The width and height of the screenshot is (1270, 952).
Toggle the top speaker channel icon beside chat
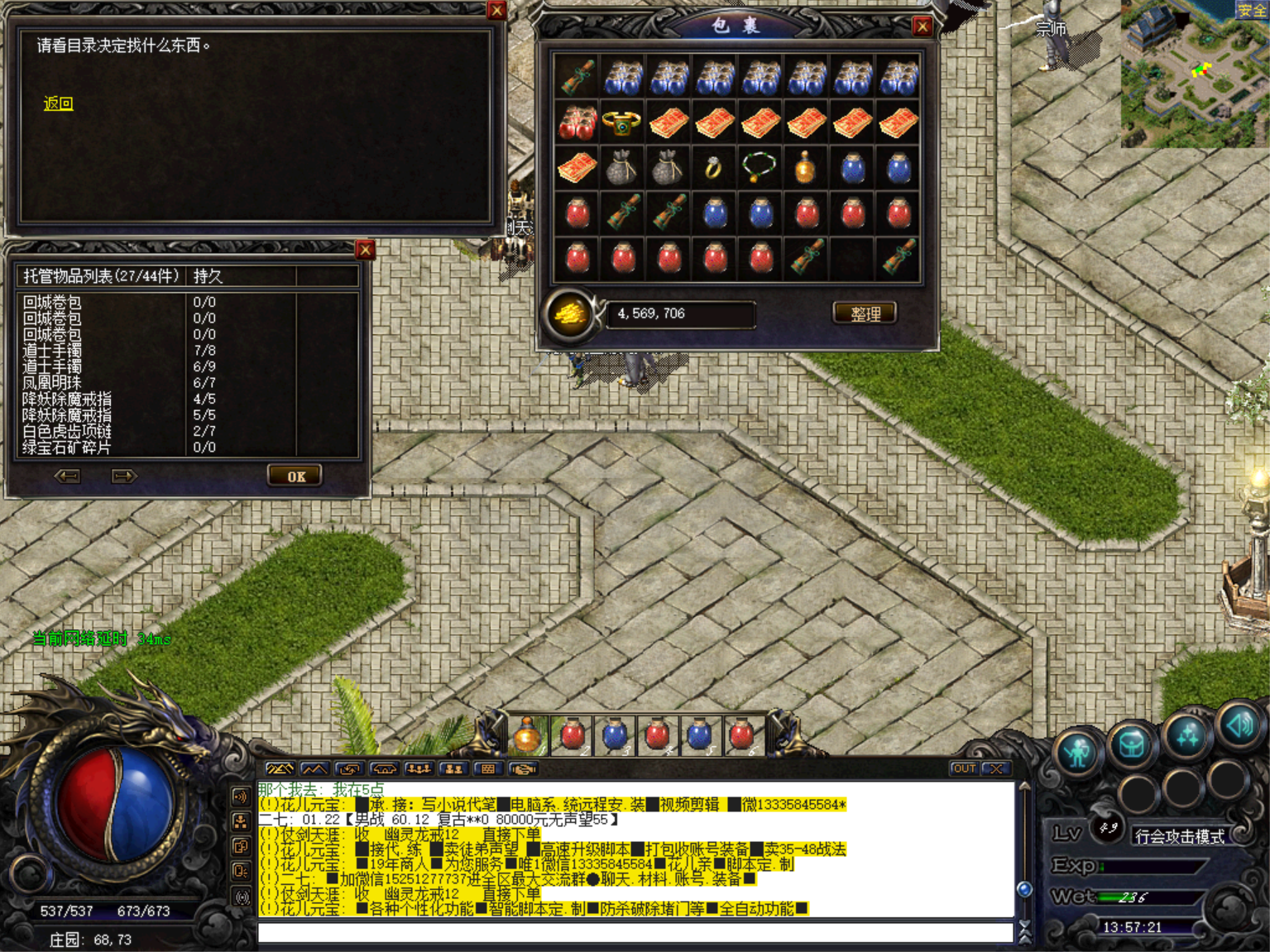[x=242, y=797]
